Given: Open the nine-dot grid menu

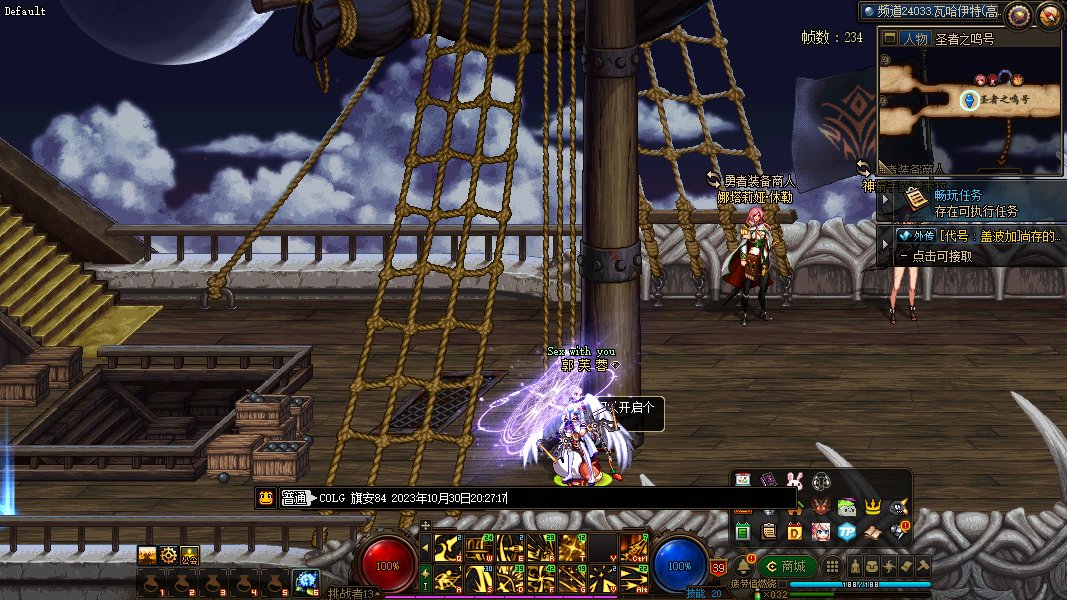Looking at the screenshot, I should click(832, 566).
